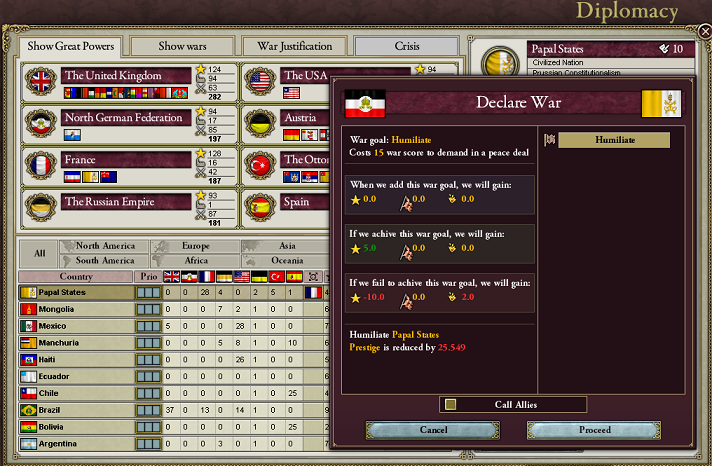The image size is (712, 466).
Task: Choose Brazil in the country list
Action: pos(75,410)
